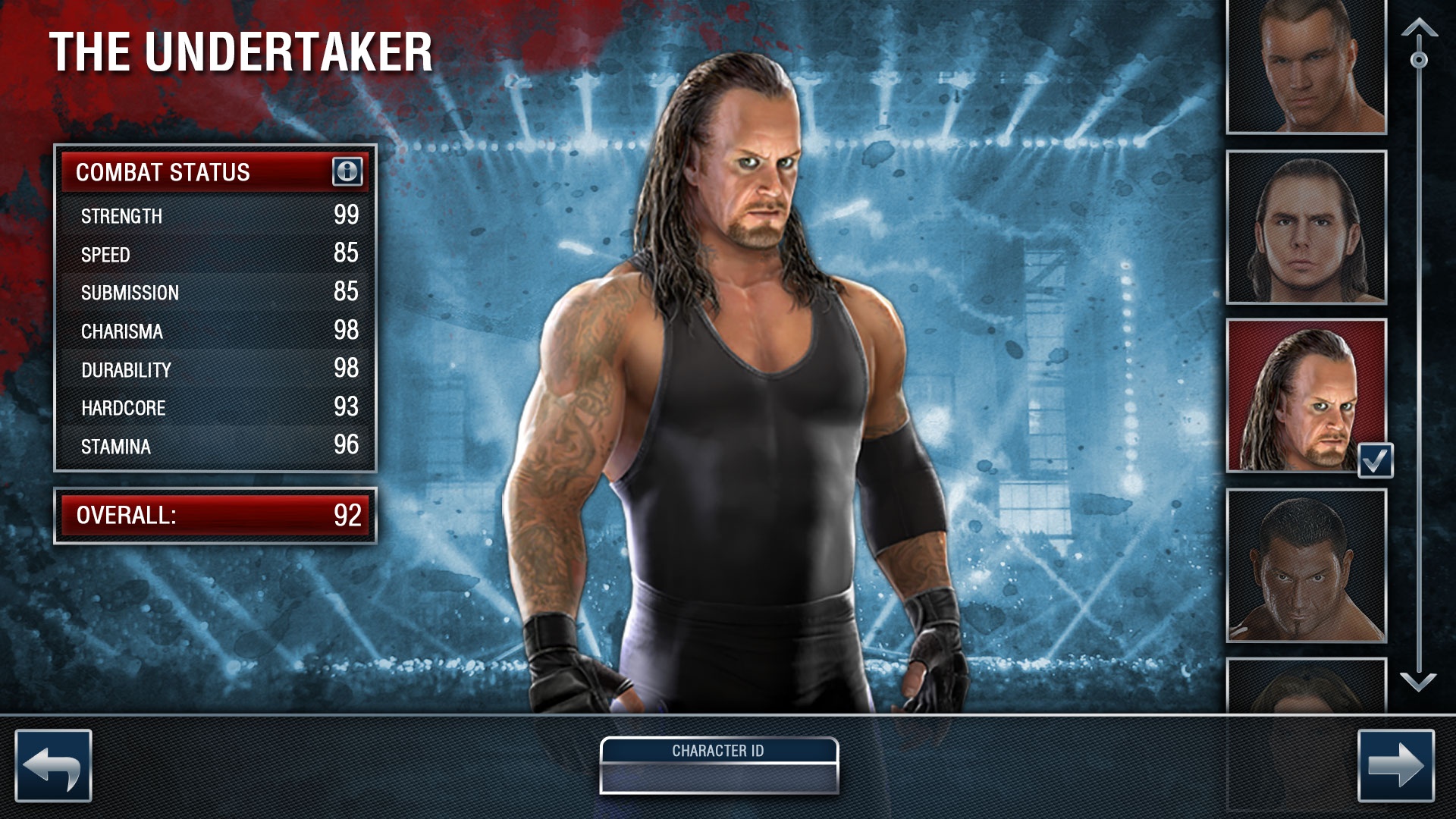
Task: Click the roster list's down arrow
Action: click(1418, 682)
